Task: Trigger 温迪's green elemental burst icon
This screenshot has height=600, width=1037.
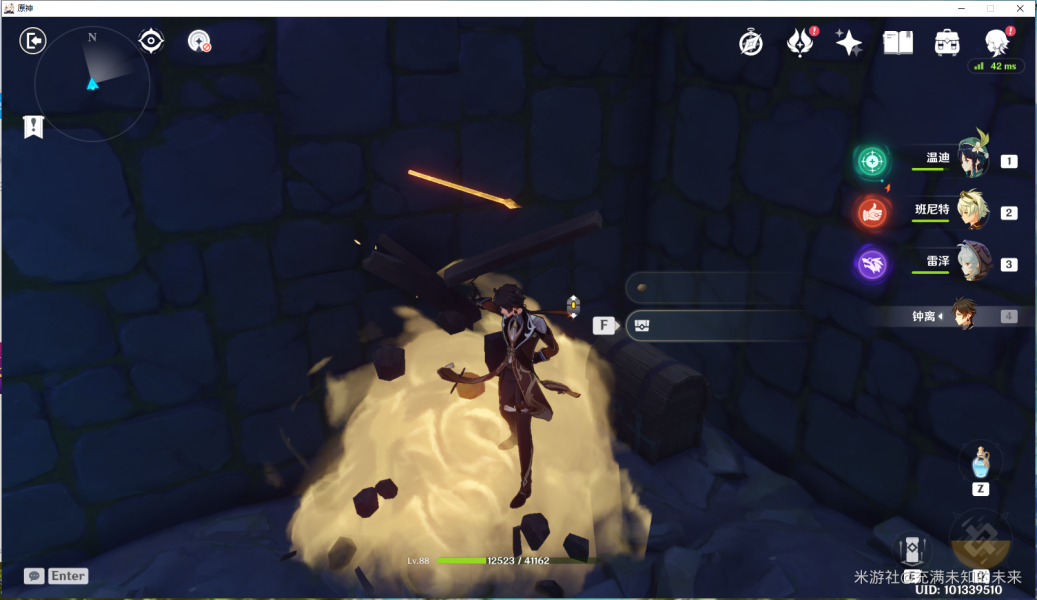Action: [872, 161]
